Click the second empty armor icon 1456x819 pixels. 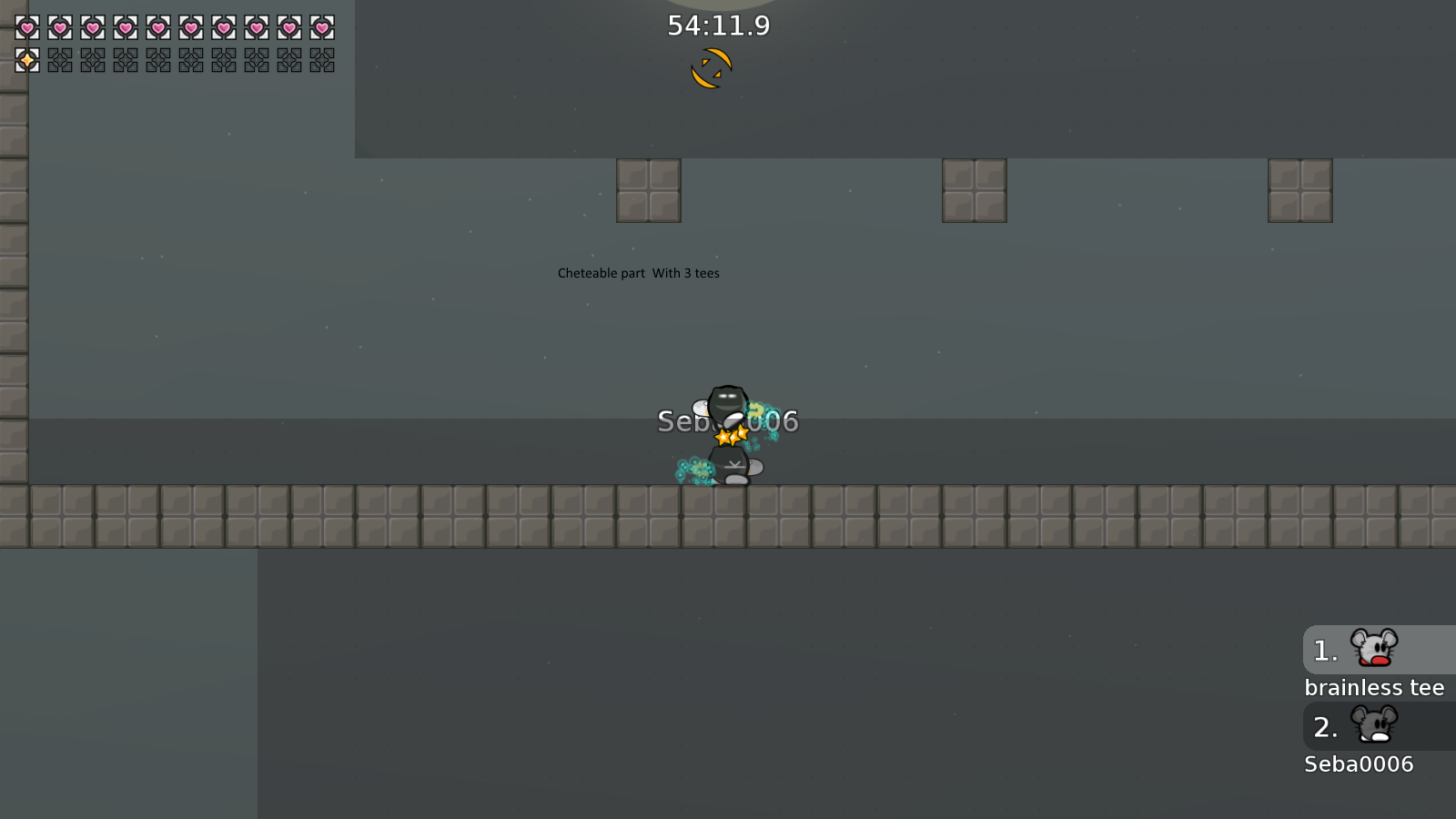(91, 62)
